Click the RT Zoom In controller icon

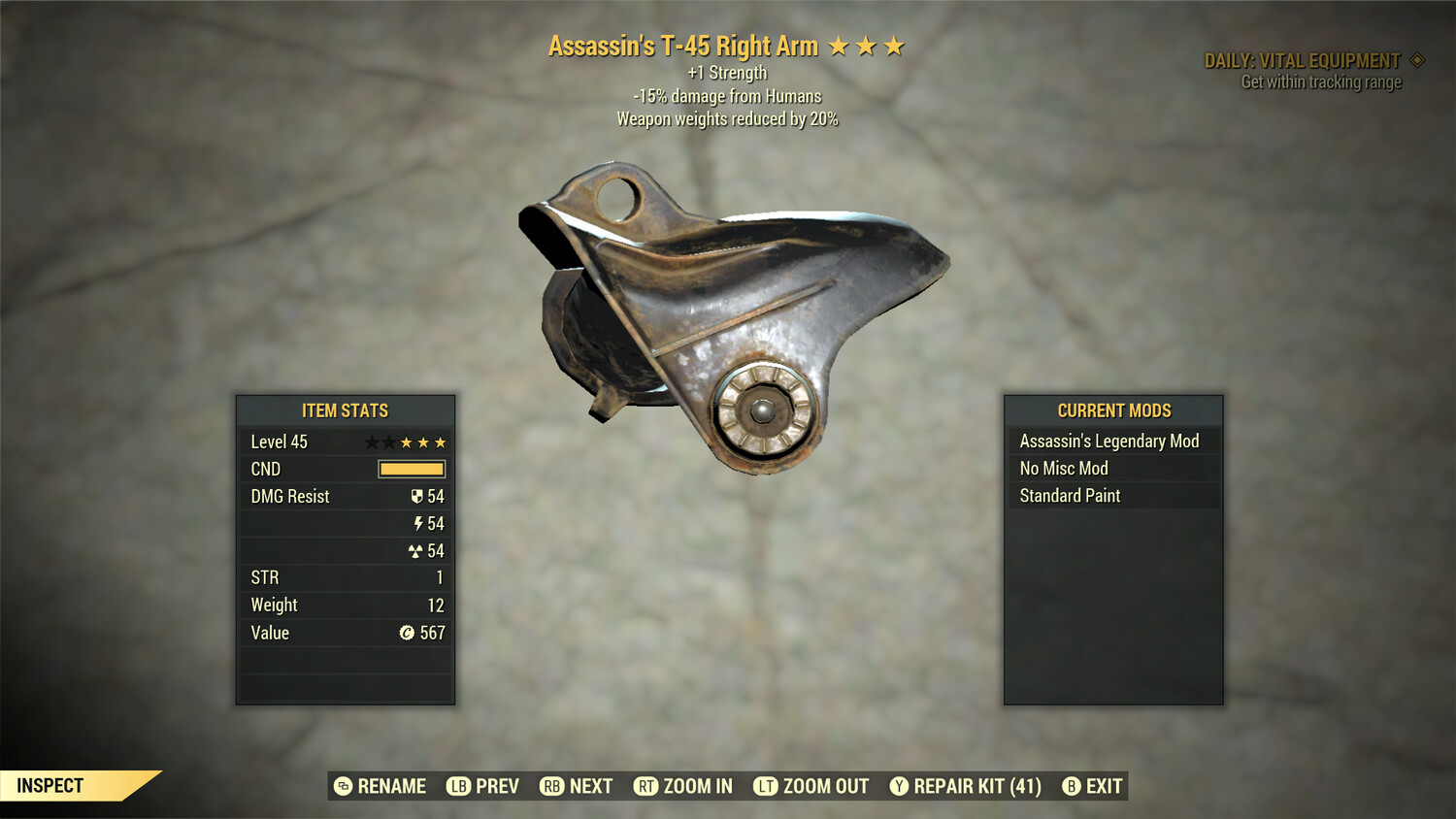click(x=645, y=786)
